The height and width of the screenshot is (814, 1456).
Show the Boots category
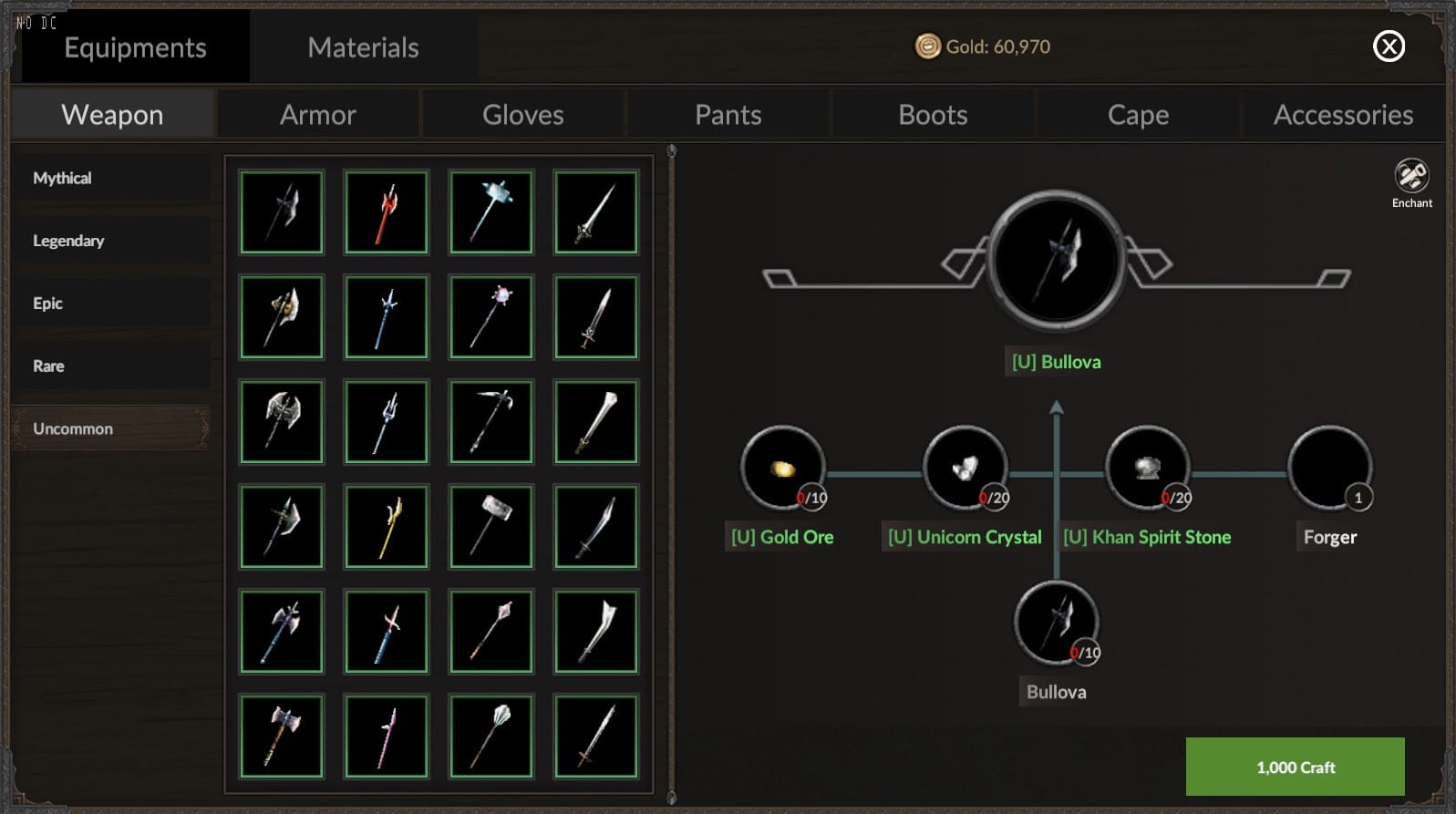(x=933, y=115)
